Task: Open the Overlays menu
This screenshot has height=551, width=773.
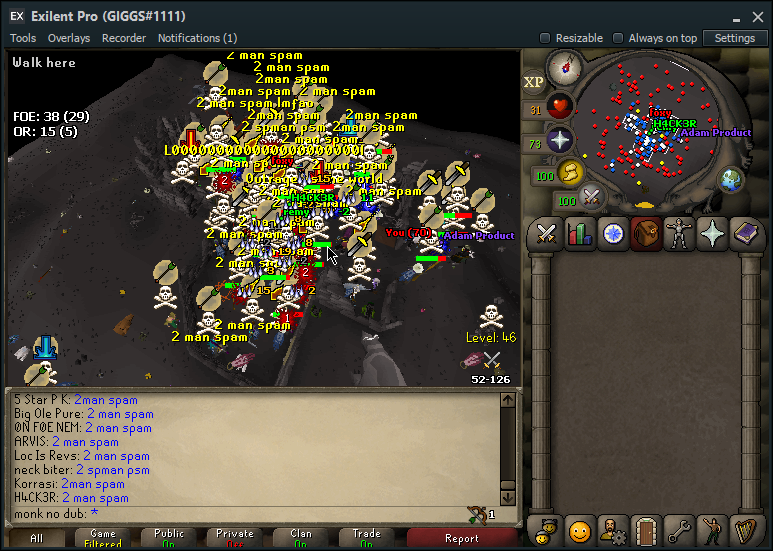Action: 69,38
